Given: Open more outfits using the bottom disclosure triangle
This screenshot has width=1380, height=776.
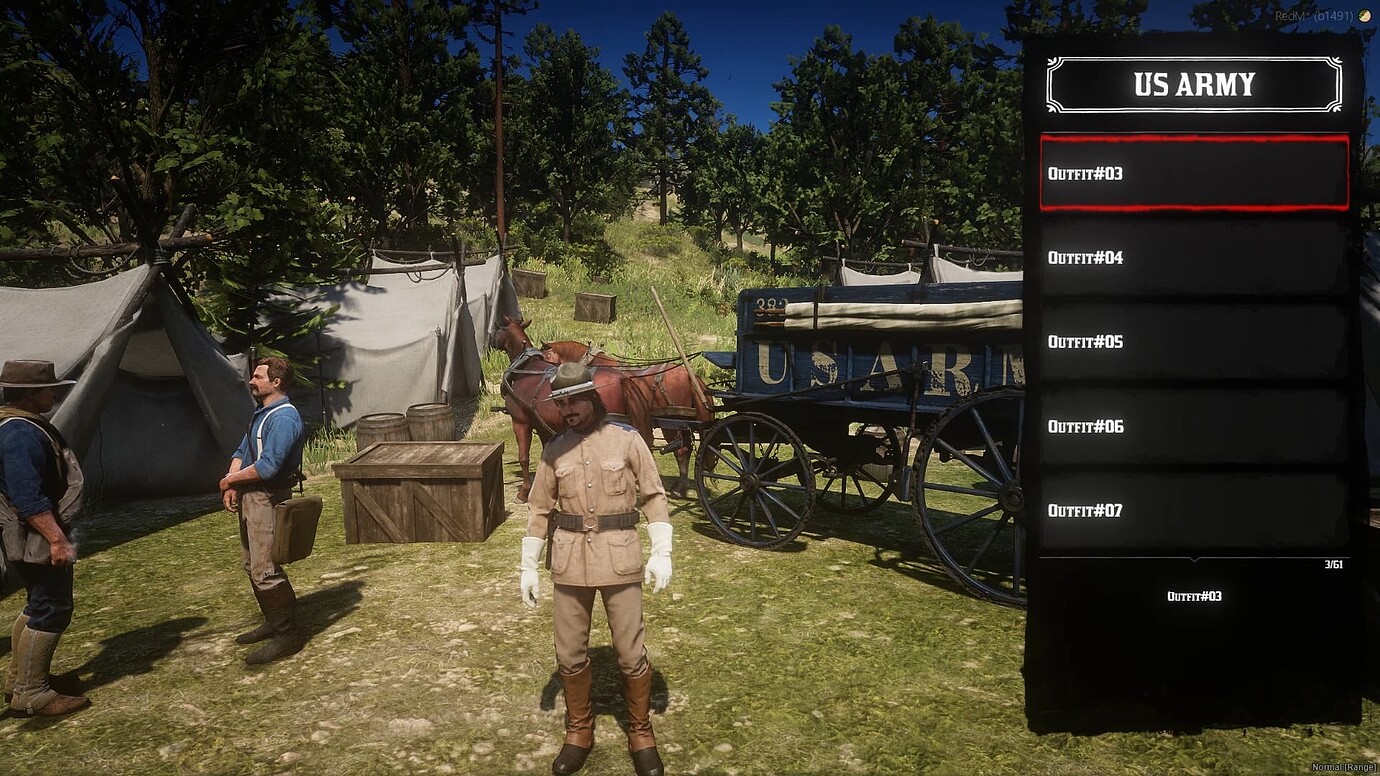Looking at the screenshot, I should click(x=1192, y=560).
